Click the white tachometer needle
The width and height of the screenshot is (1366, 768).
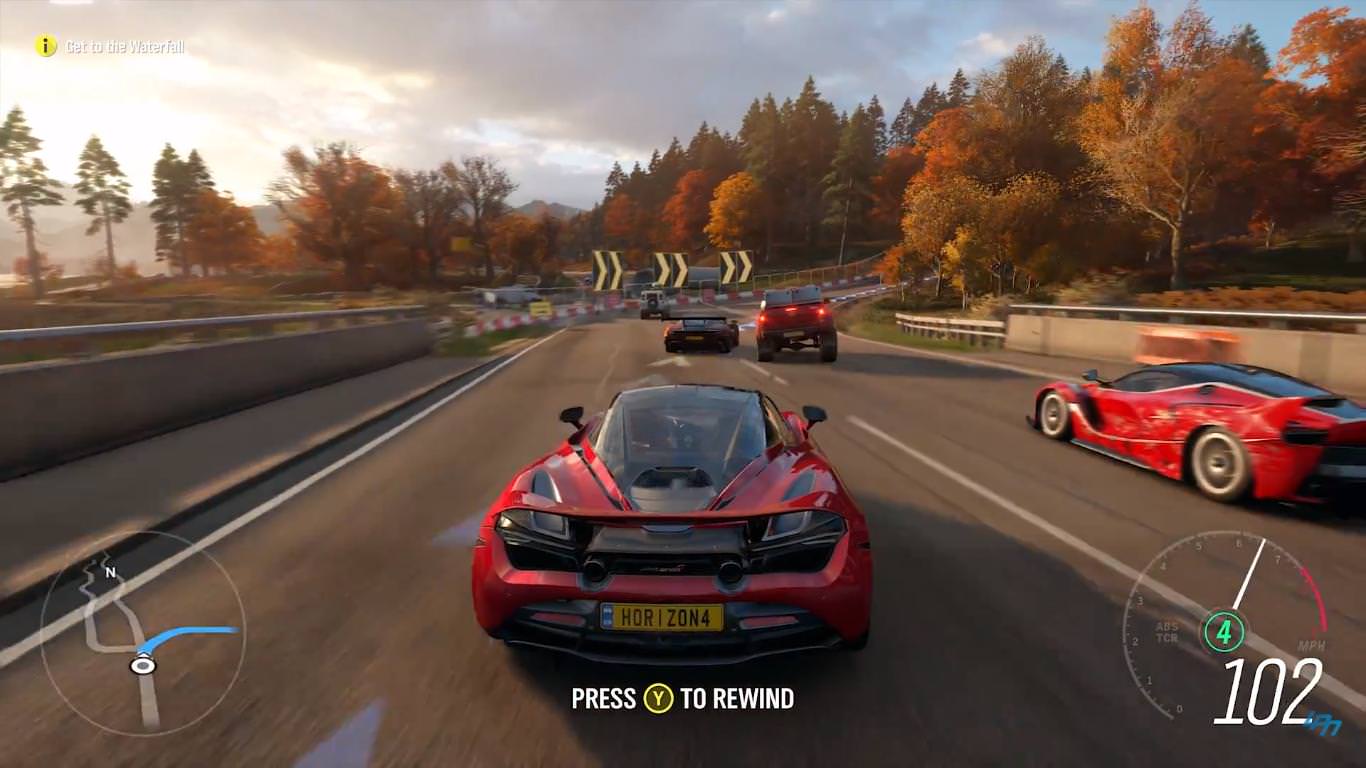1249,572
